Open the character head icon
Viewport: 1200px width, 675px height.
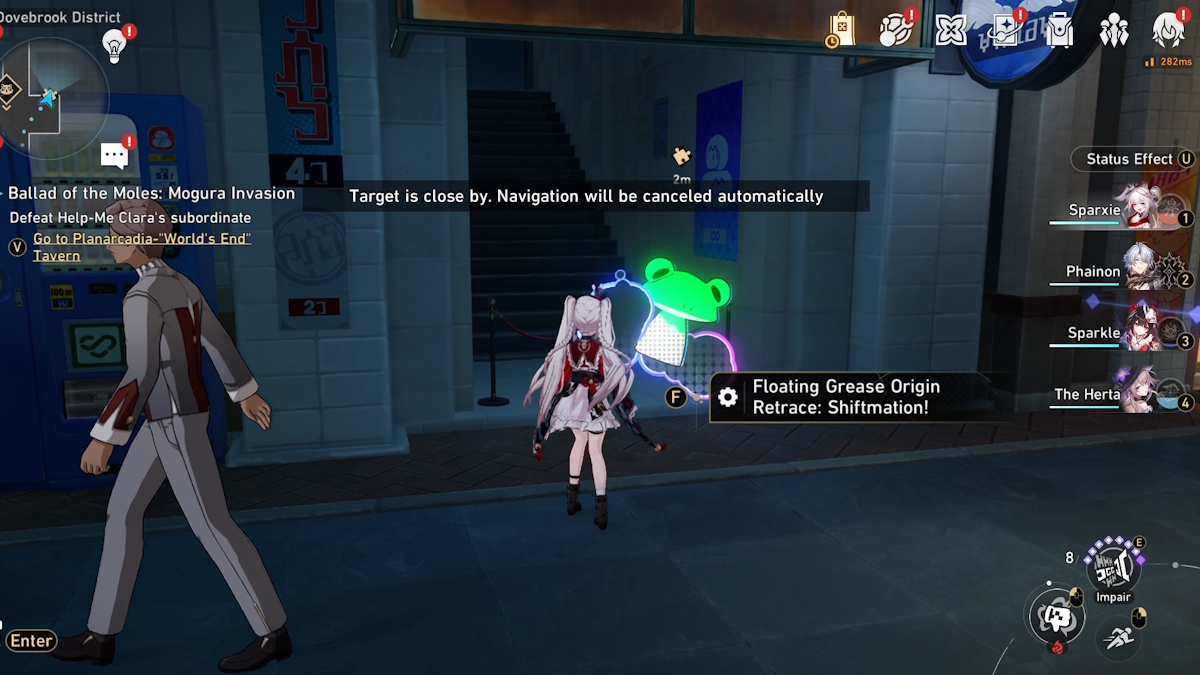(1167, 31)
